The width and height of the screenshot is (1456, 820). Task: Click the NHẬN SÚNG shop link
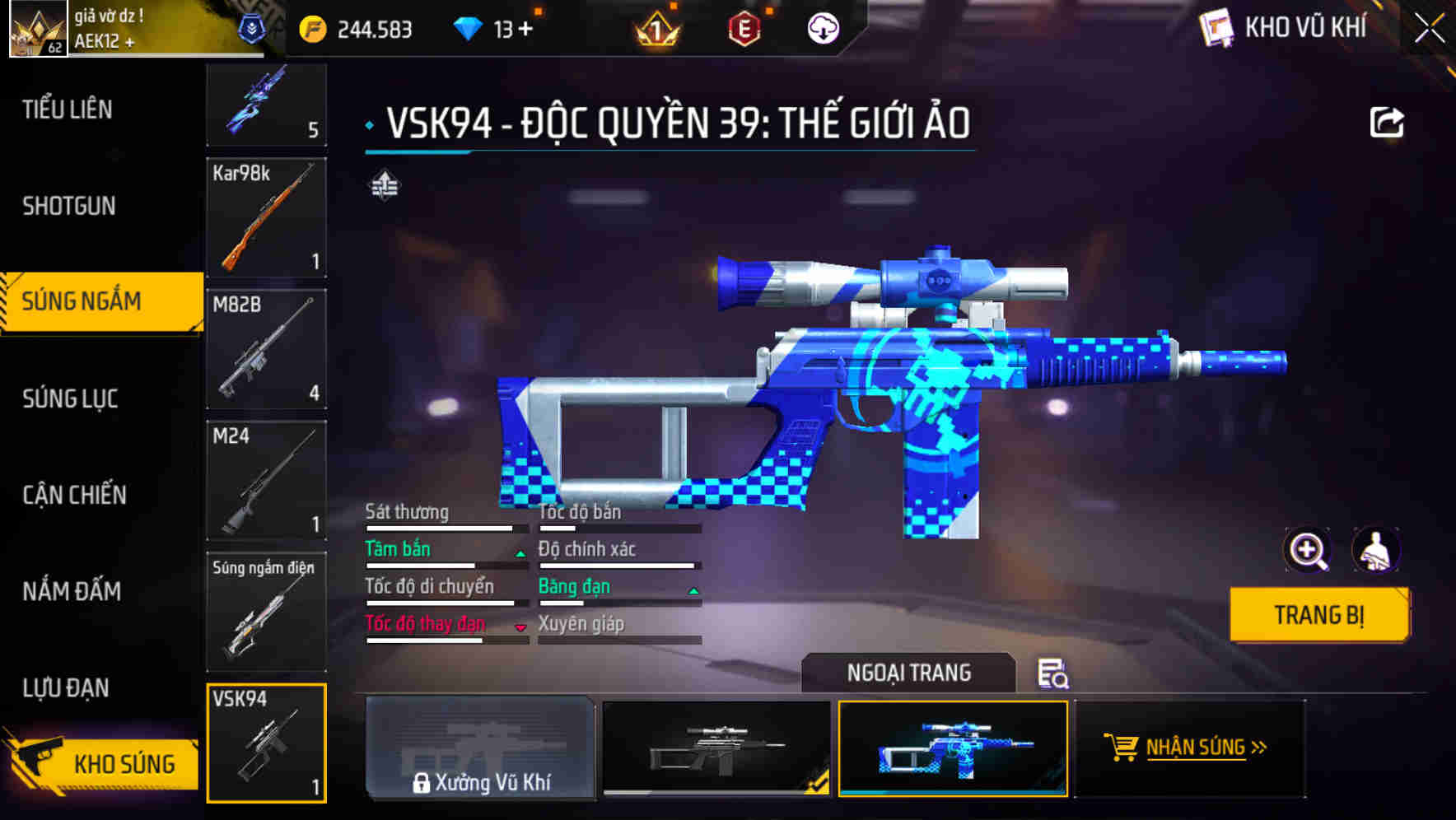pos(1197,748)
